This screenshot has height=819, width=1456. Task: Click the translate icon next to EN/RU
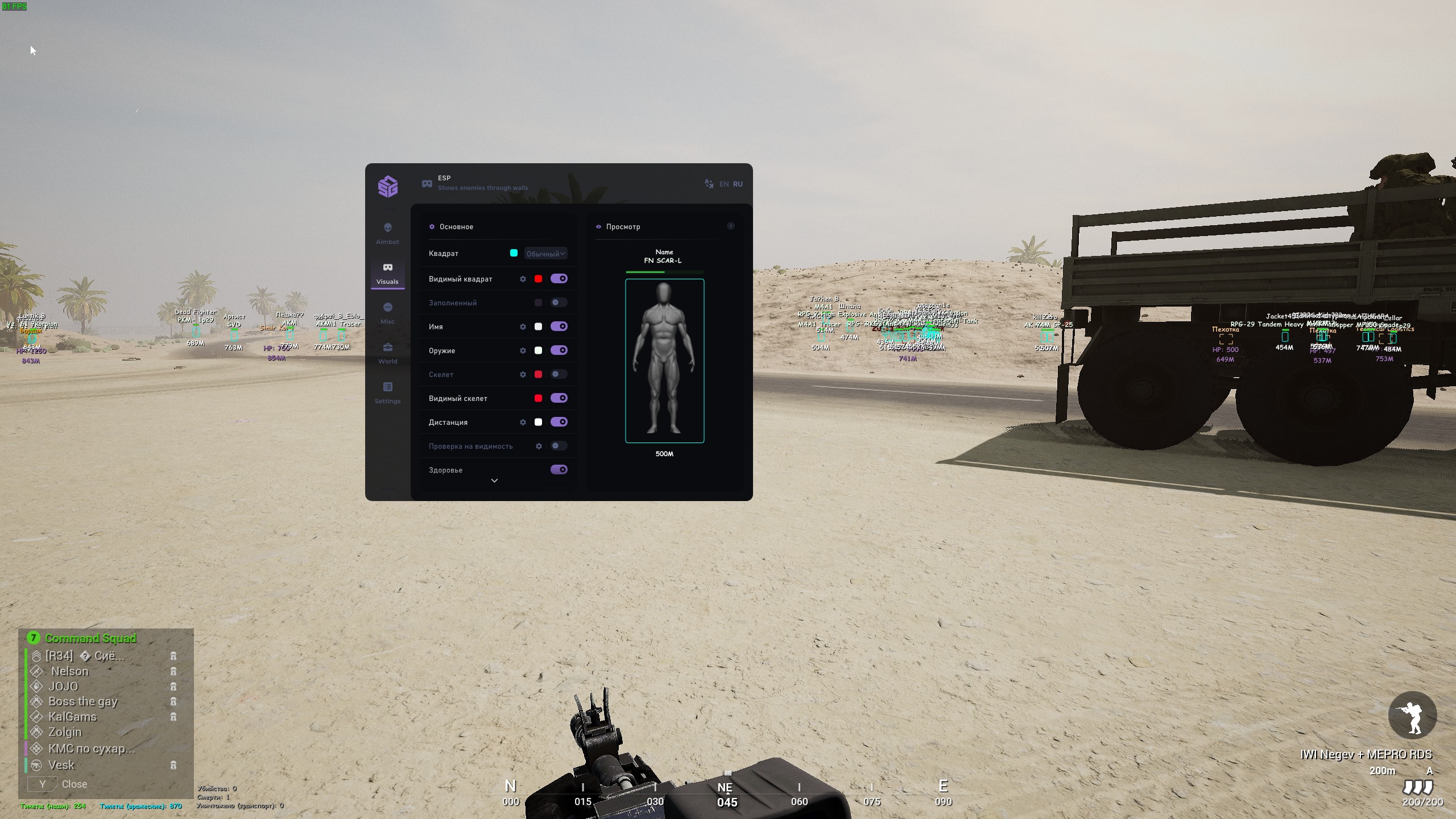pos(709,184)
